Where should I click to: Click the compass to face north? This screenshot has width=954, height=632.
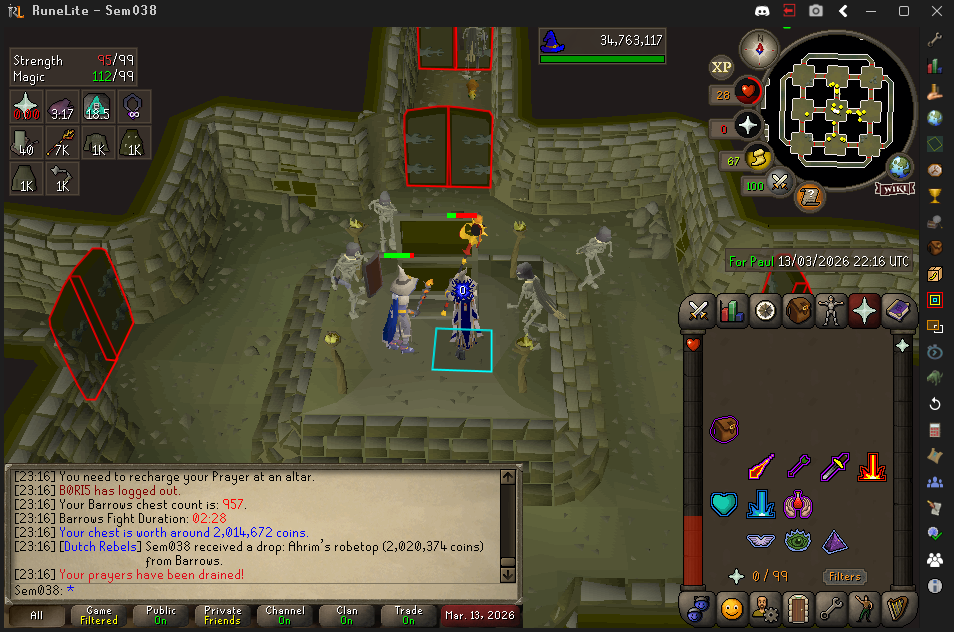coord(759,48)
